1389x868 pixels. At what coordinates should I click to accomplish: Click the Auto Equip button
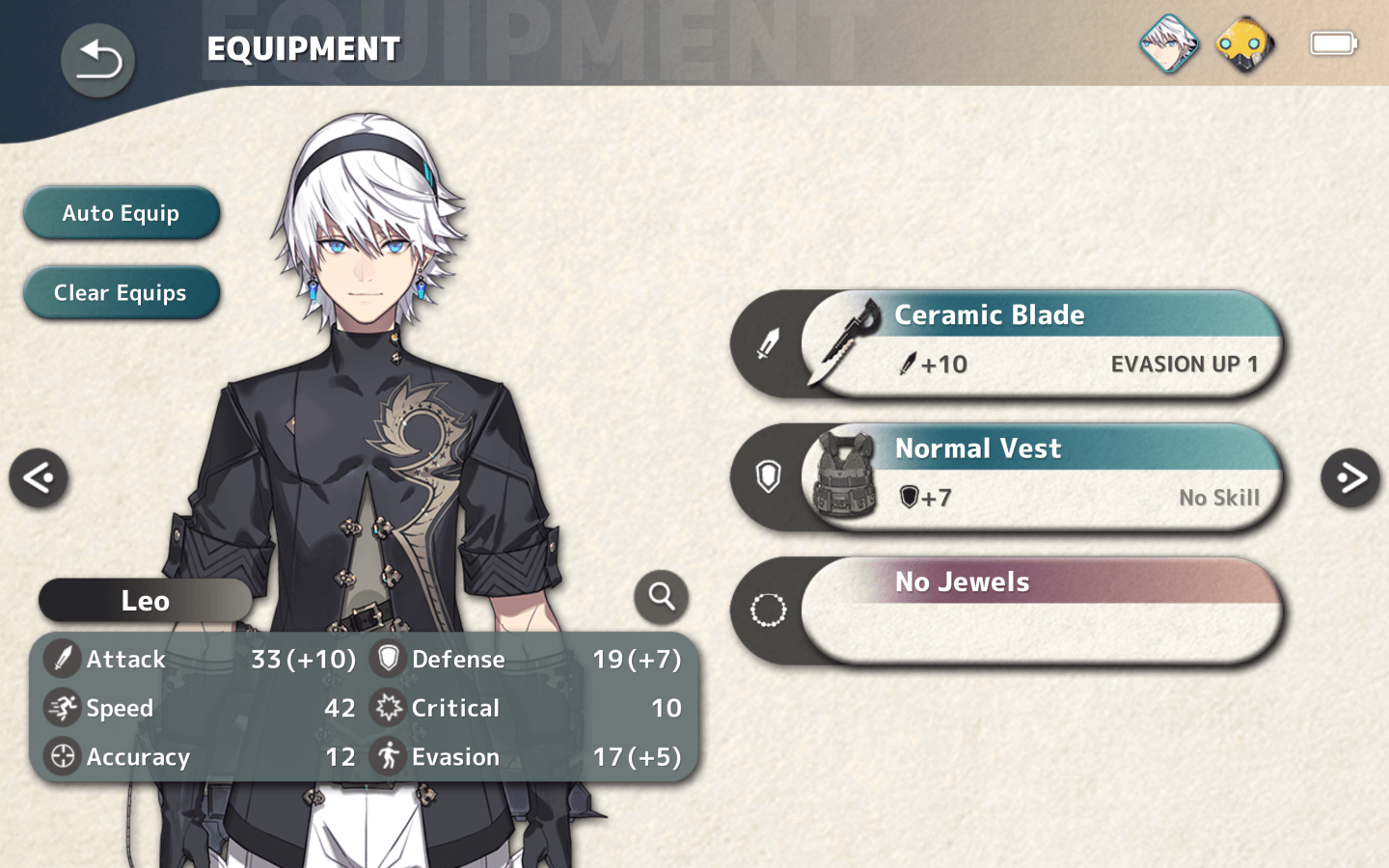tap(122, 213)
